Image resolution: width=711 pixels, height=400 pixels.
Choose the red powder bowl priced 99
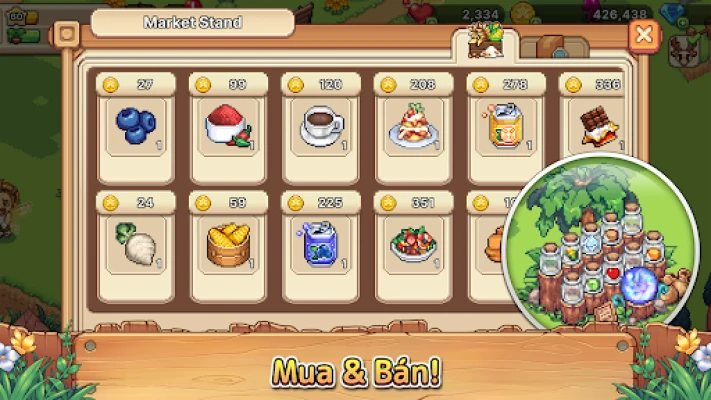[229, 124]
